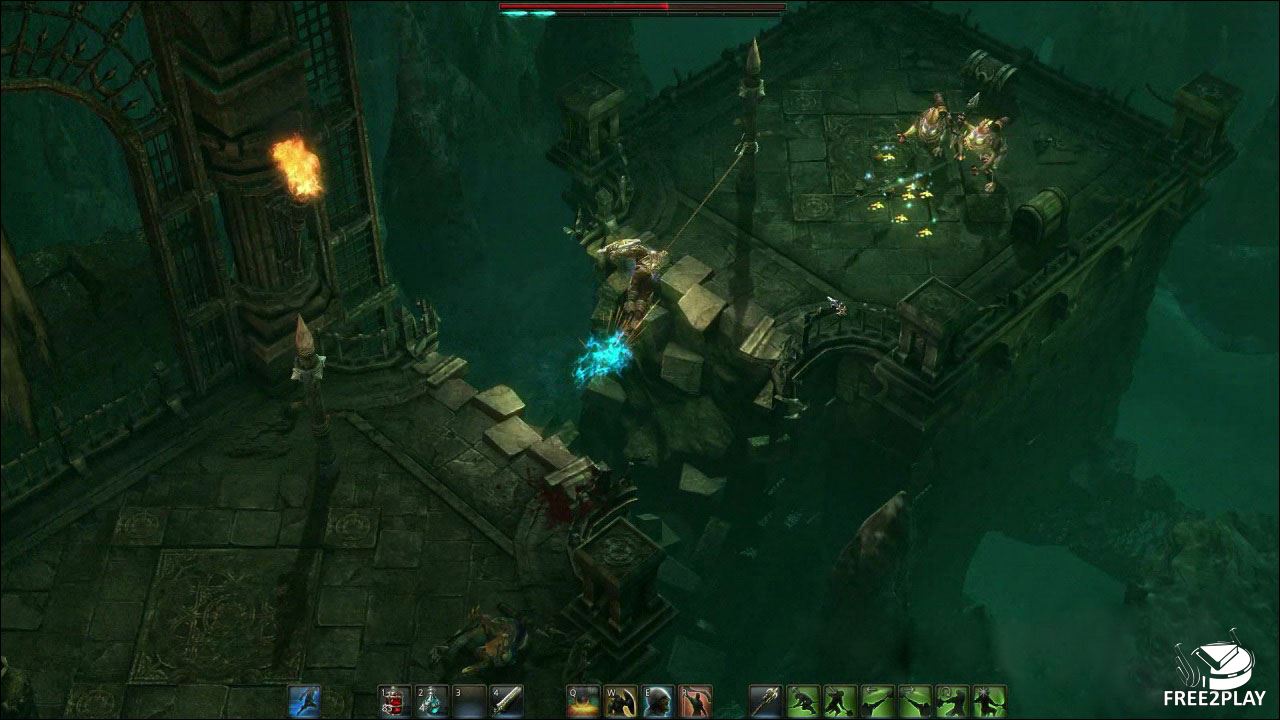The width and height of the screenshot is (1280, 720).
Task: Activate the green stance icon with spiral
Action: 952,700
